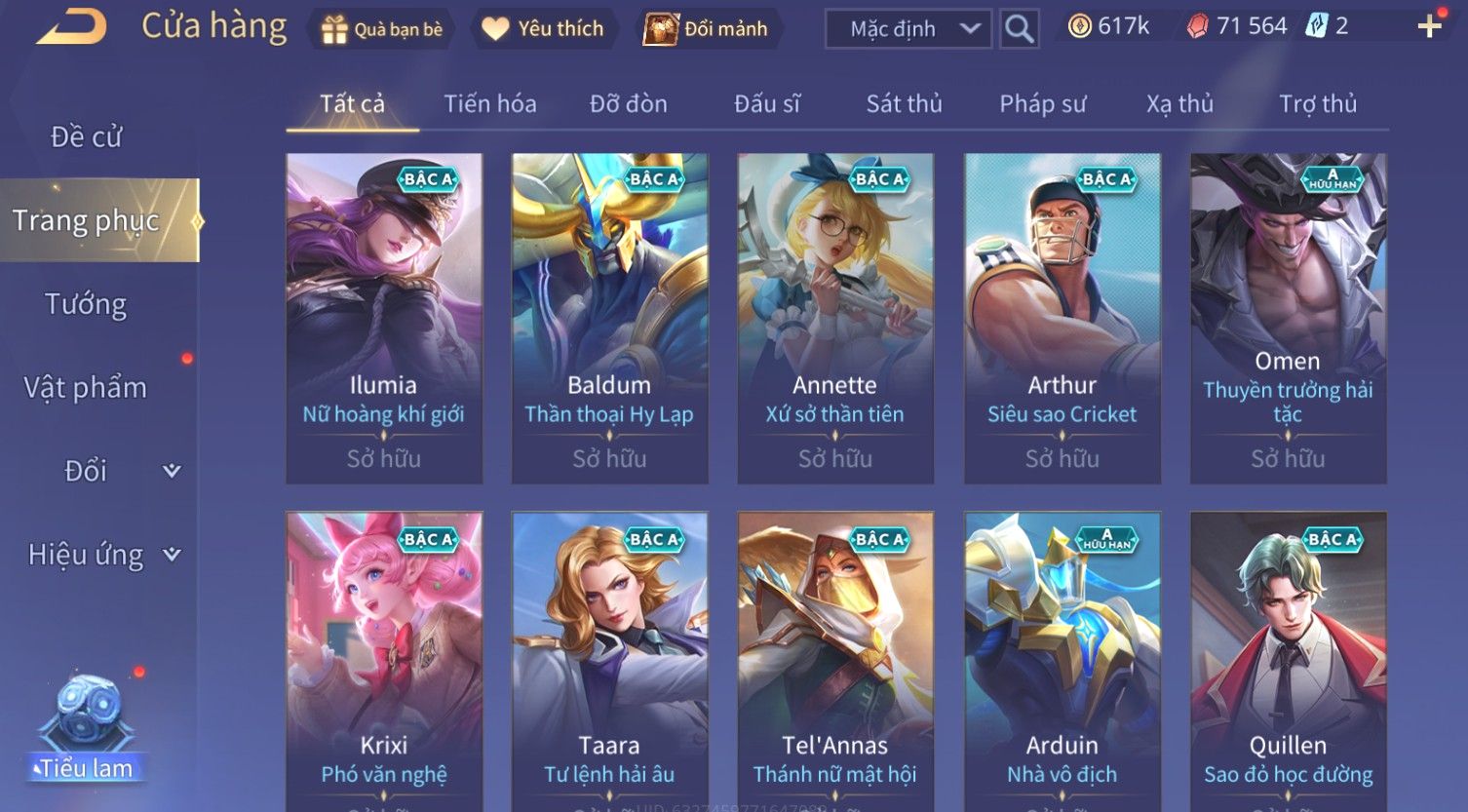Open the Đề cử menu entry
Screen dimensions: 1468x812
[87, 137]
